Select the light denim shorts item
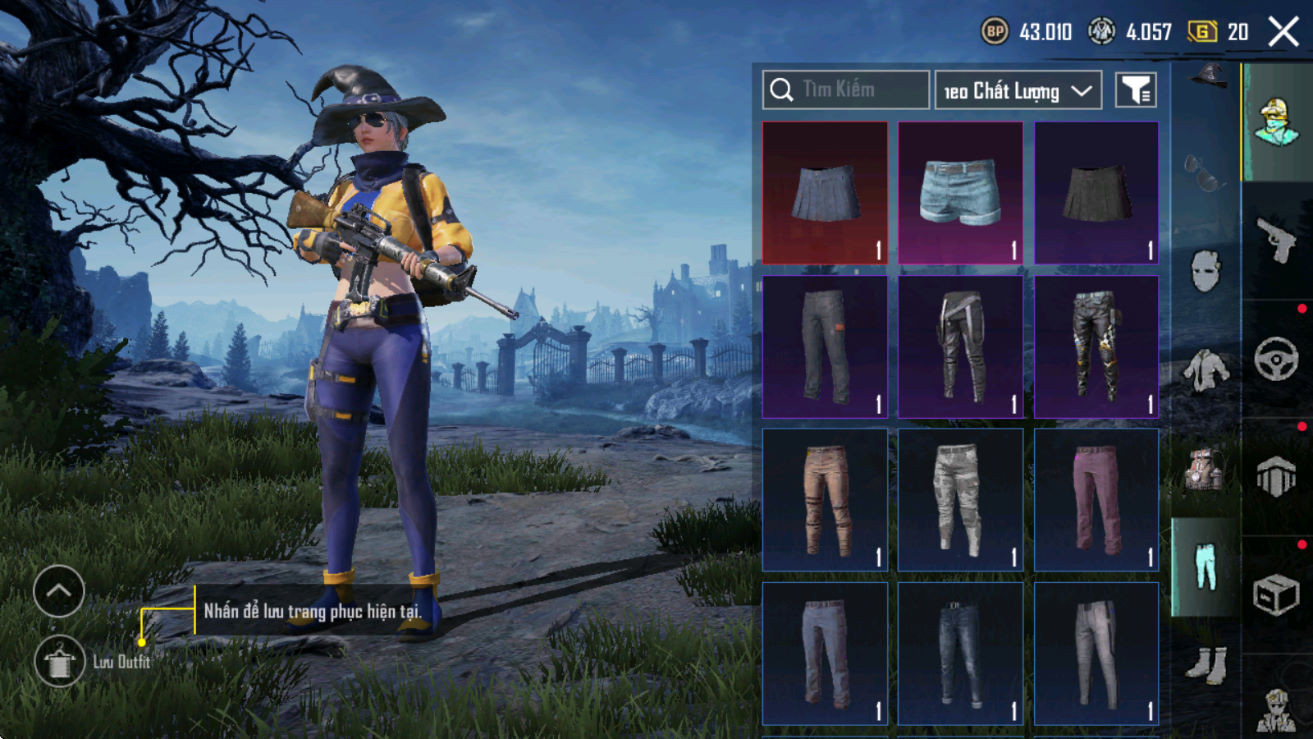Screen dimensions: 1313x739 (960, 193)
